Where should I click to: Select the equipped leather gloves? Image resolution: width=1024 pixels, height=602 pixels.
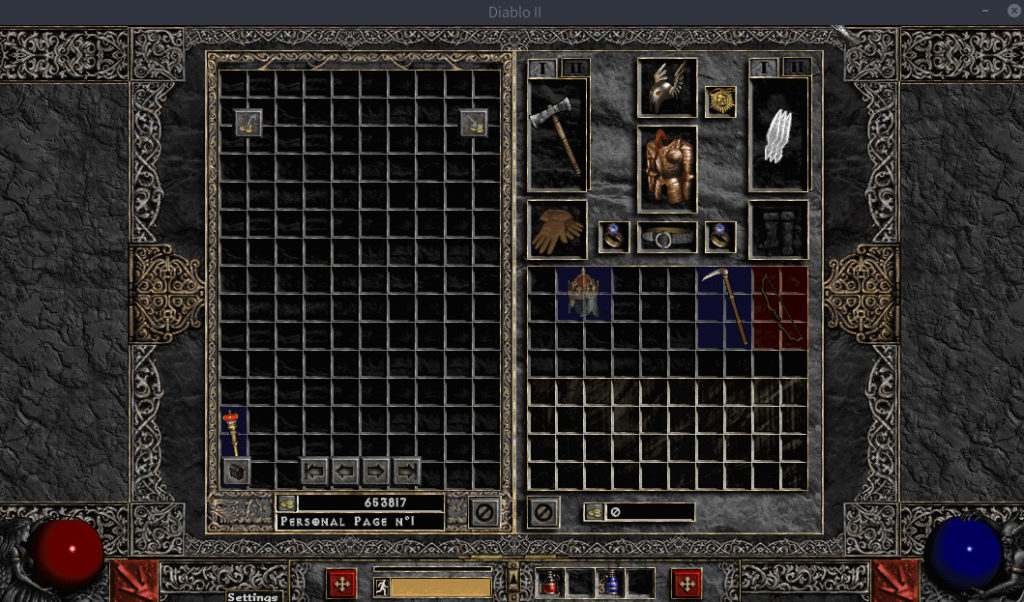coord(558,231)
